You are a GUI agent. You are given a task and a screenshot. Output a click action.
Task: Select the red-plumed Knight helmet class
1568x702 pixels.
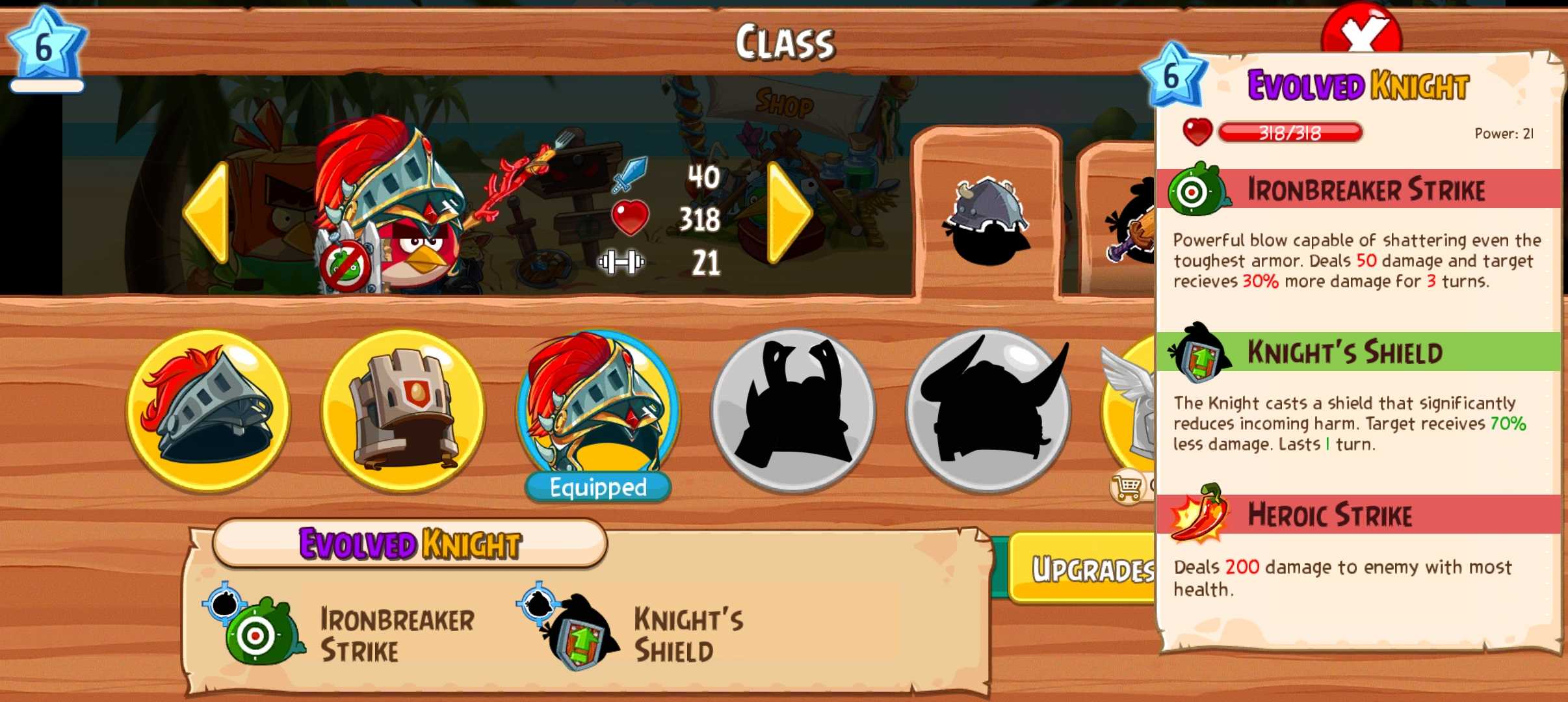pyautogui.click(x=208, y=411)
